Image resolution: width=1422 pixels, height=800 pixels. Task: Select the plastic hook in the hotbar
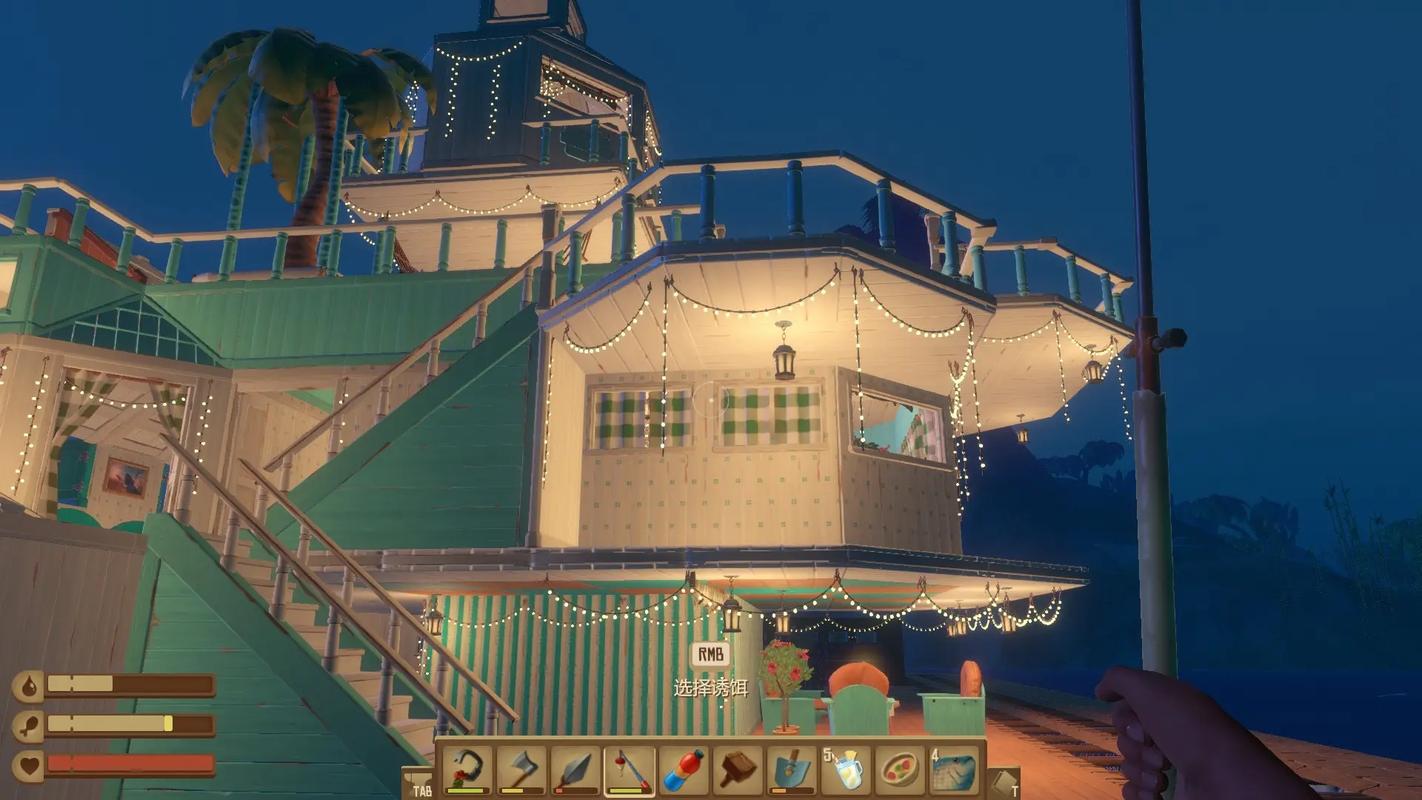click(467, 771)
